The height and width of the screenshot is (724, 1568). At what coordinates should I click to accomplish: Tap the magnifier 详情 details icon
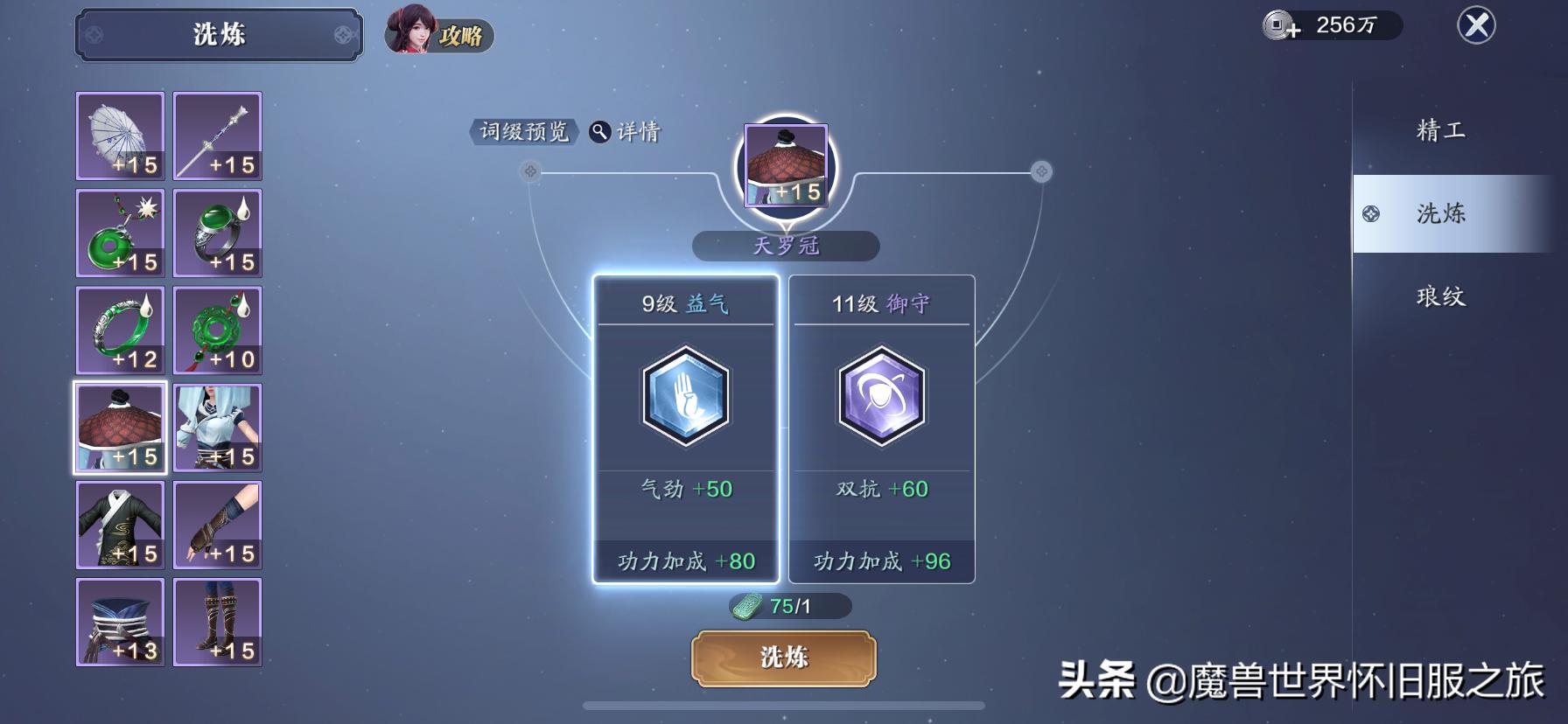599,133
